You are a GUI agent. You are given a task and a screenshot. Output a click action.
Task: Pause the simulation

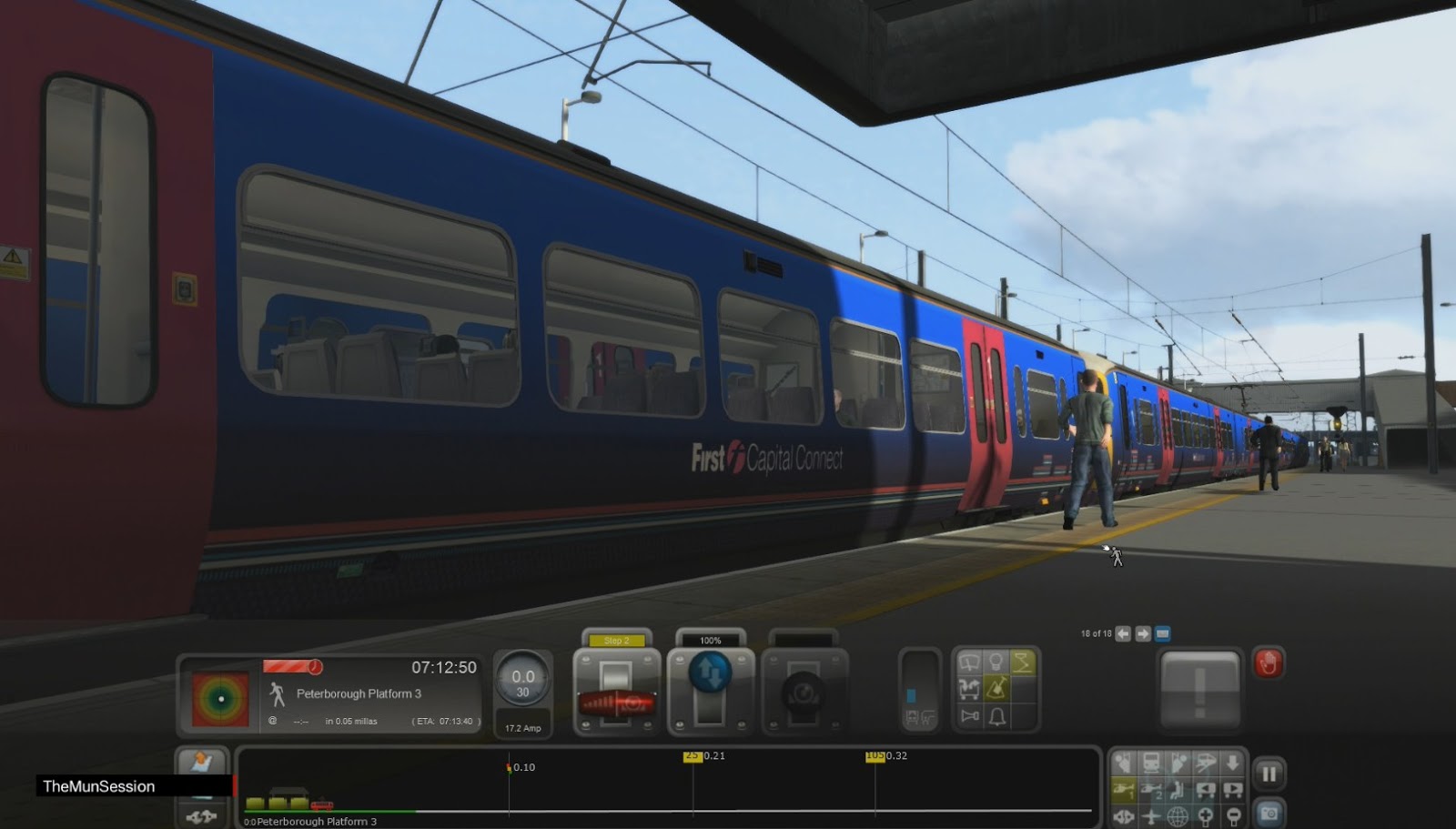[1270, 773]
